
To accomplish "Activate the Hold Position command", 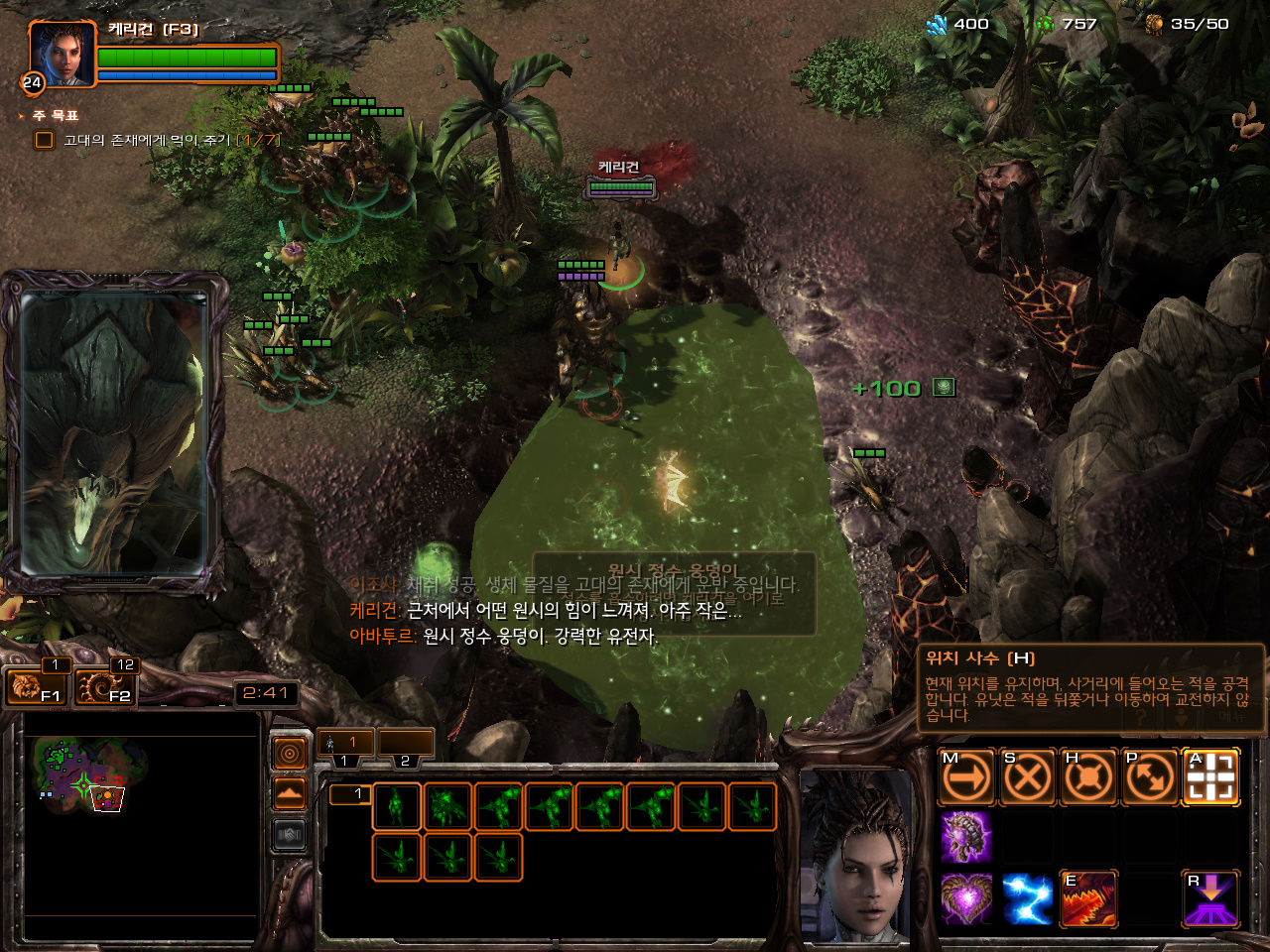I will tap(1088, 776).
